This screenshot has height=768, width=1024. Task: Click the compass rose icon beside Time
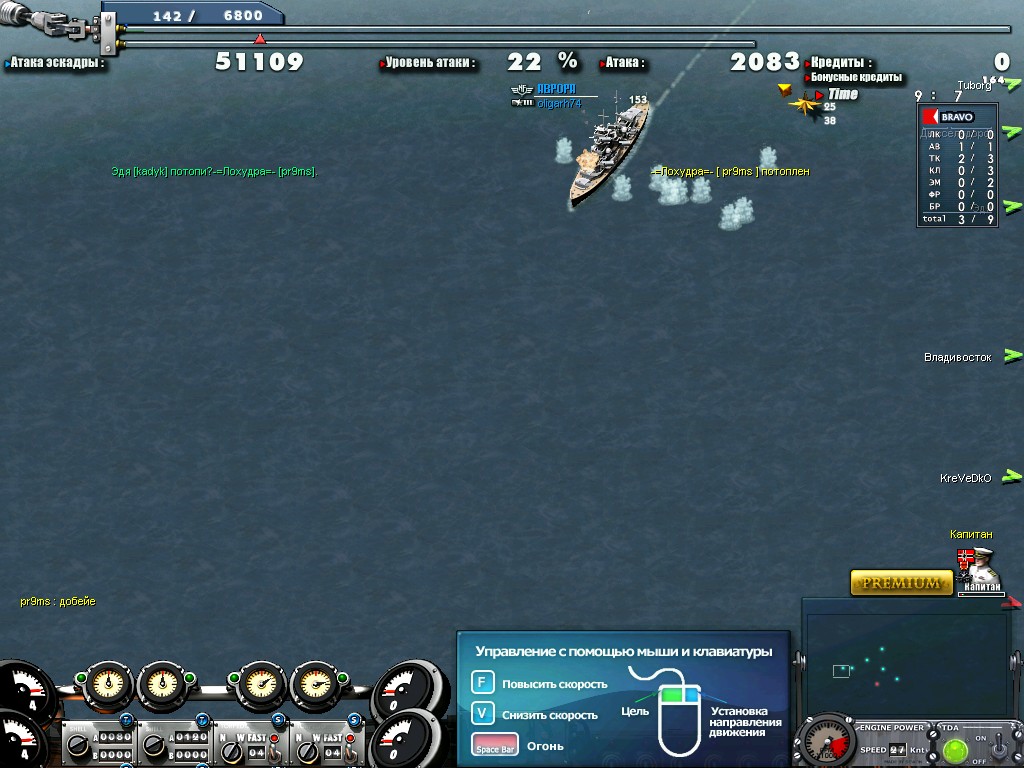pos(804,101)
